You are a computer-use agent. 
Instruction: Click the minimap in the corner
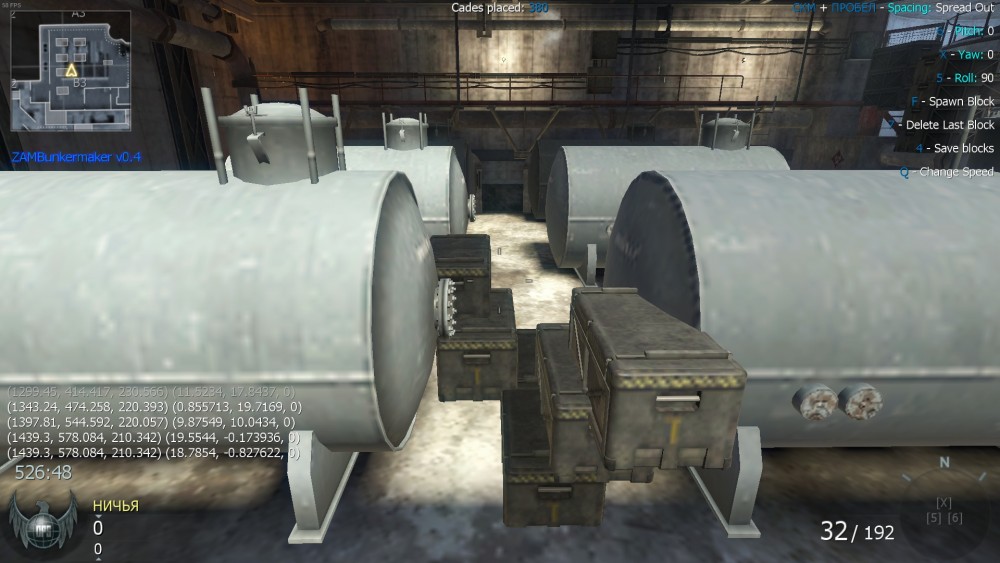point(70,70)
